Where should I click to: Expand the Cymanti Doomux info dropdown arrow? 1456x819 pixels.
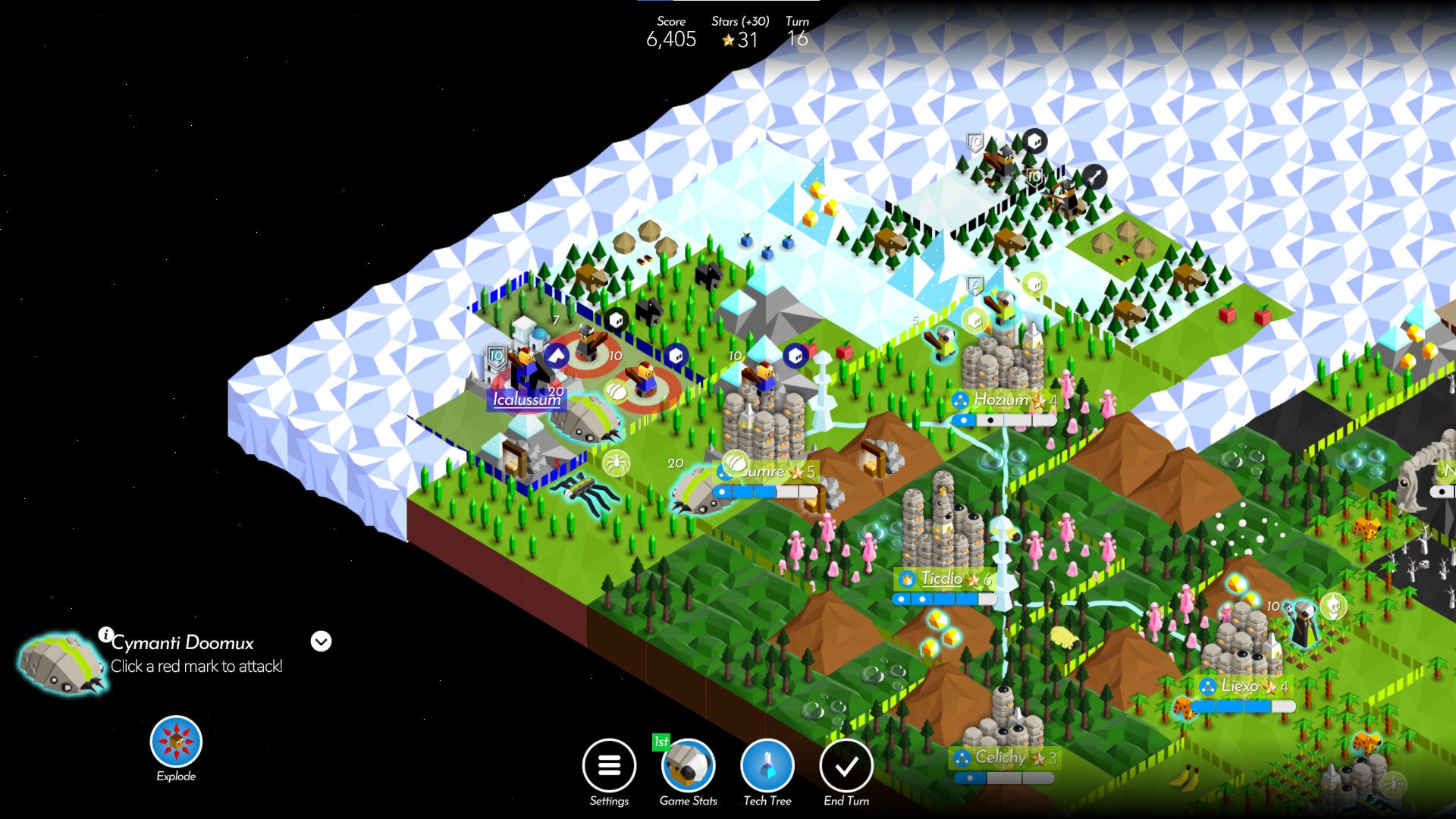(x=321, y=642)
